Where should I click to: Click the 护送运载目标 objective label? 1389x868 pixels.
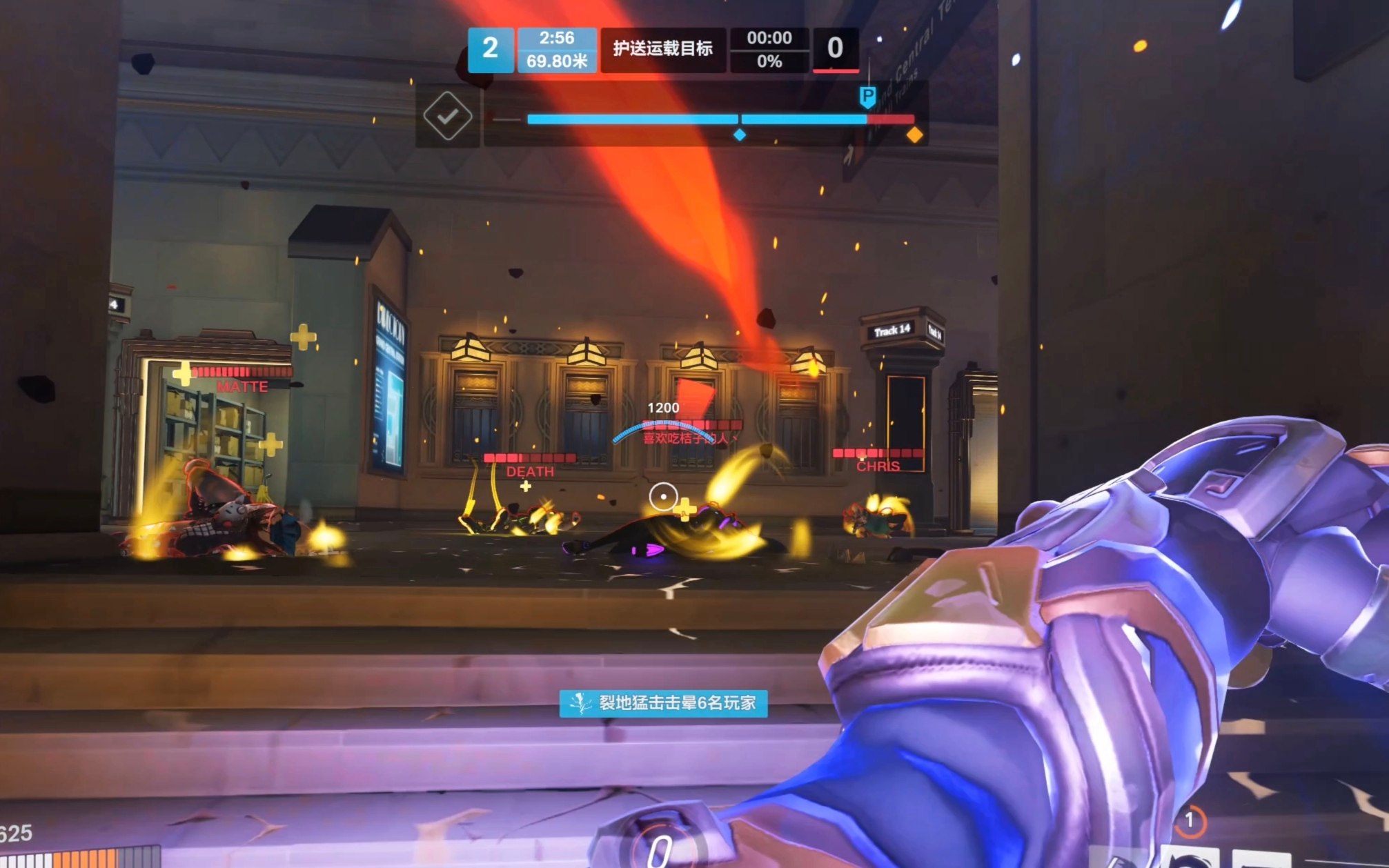[662, 49]
